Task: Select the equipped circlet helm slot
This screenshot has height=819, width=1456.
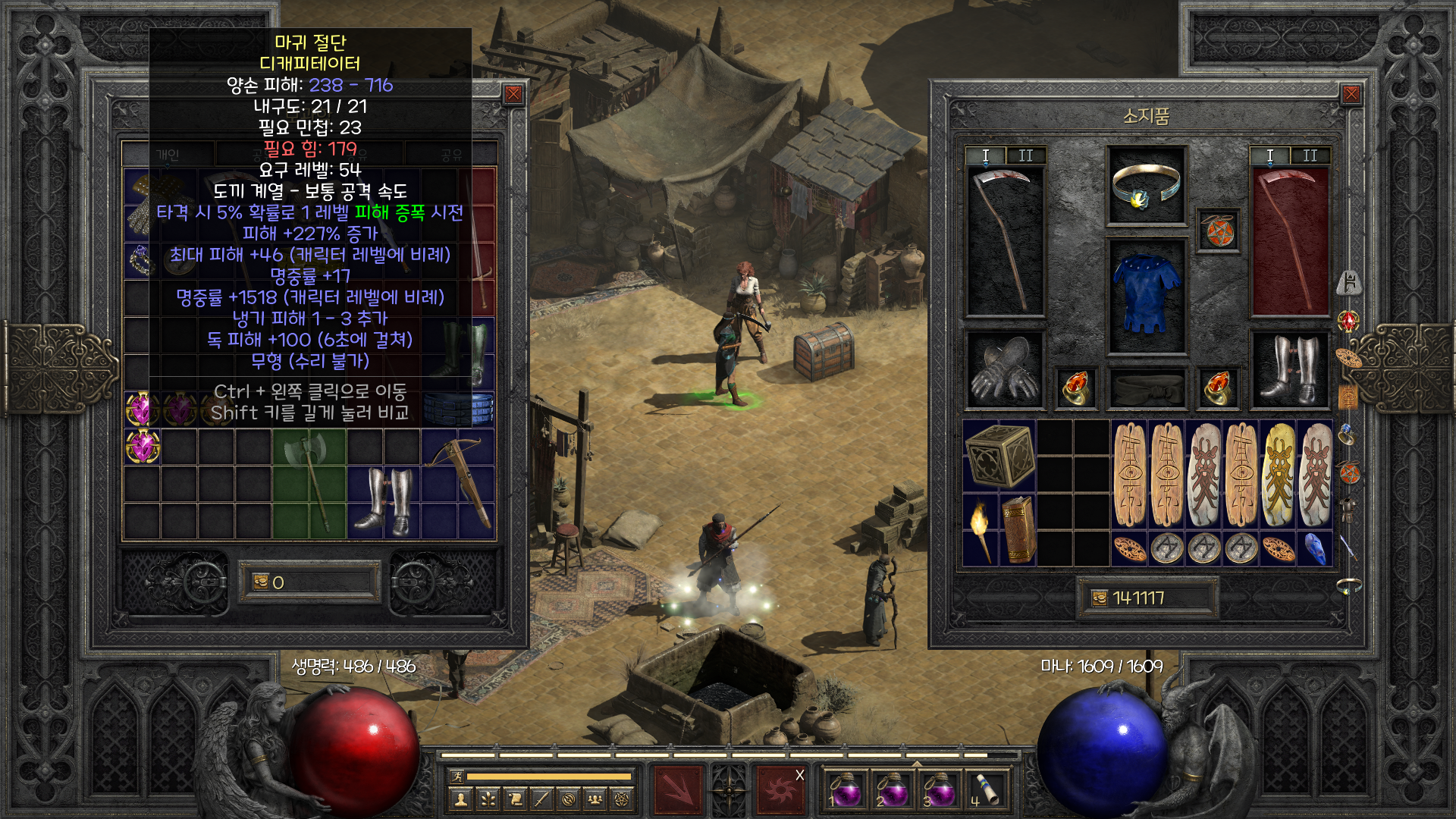Action: [1146, 186]
